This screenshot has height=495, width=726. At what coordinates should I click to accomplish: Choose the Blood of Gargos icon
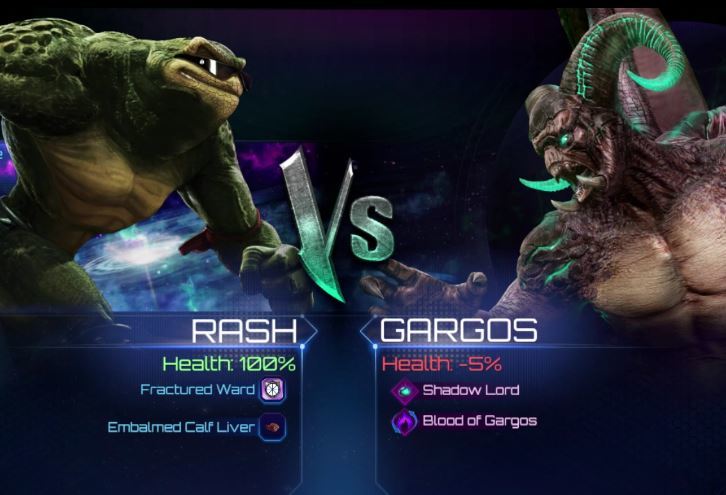click(404, 421)
